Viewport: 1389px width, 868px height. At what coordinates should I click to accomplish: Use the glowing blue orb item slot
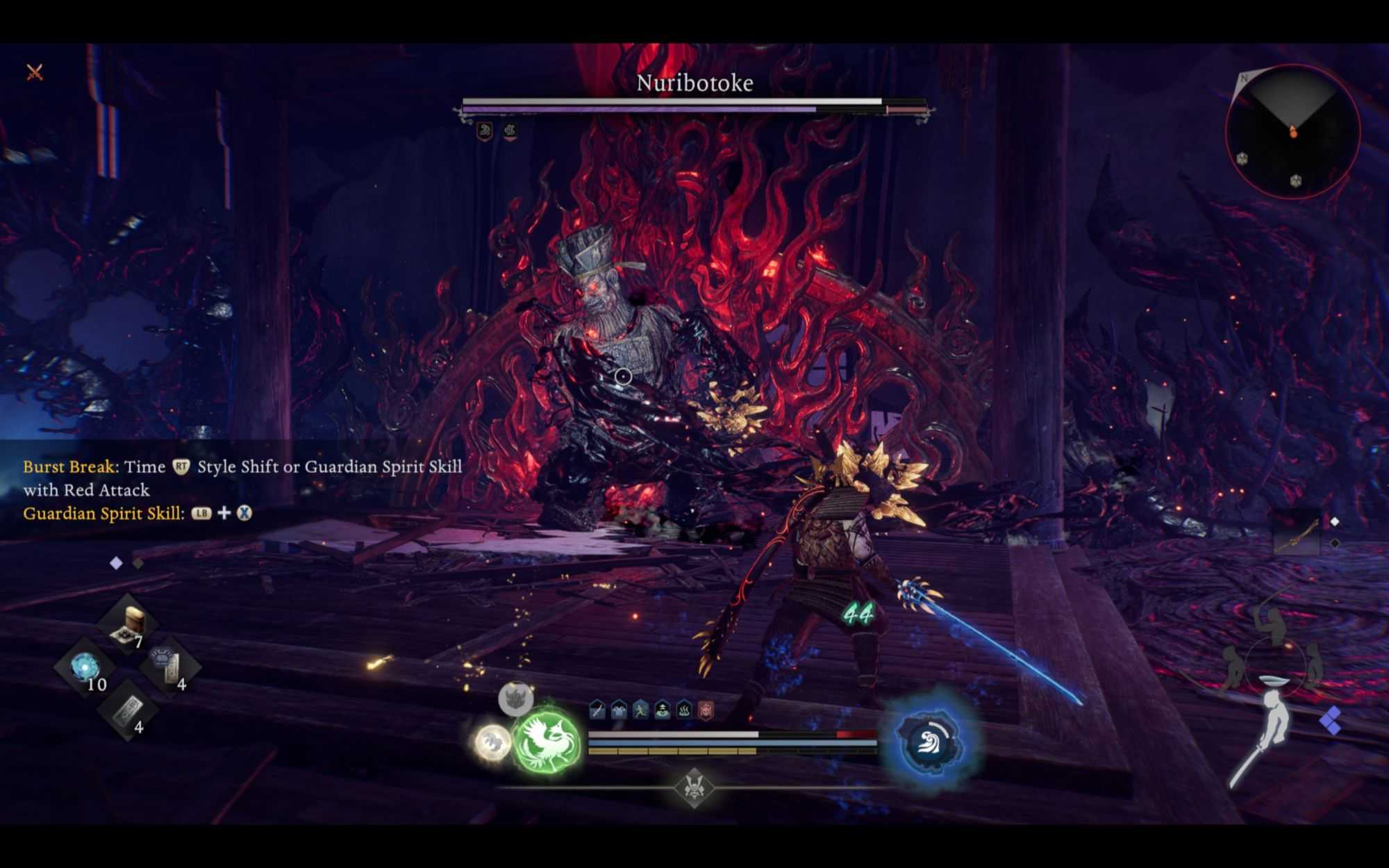[x=85, y=667]
